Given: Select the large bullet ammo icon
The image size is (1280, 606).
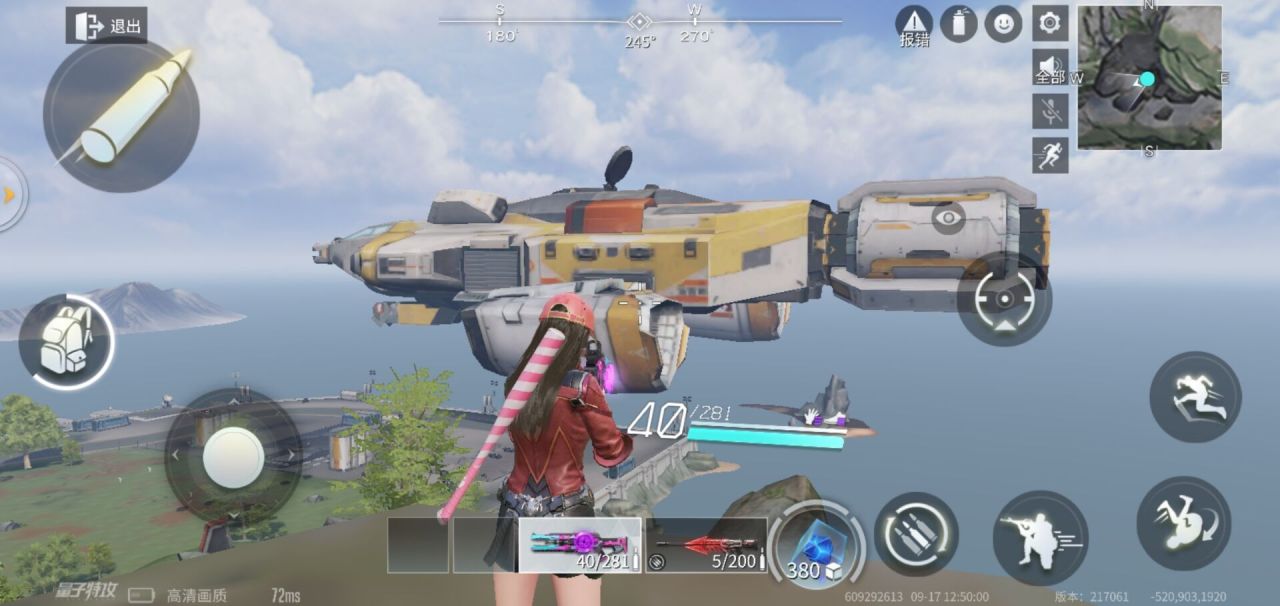Looking at the screenshot, I should [121, 114].
